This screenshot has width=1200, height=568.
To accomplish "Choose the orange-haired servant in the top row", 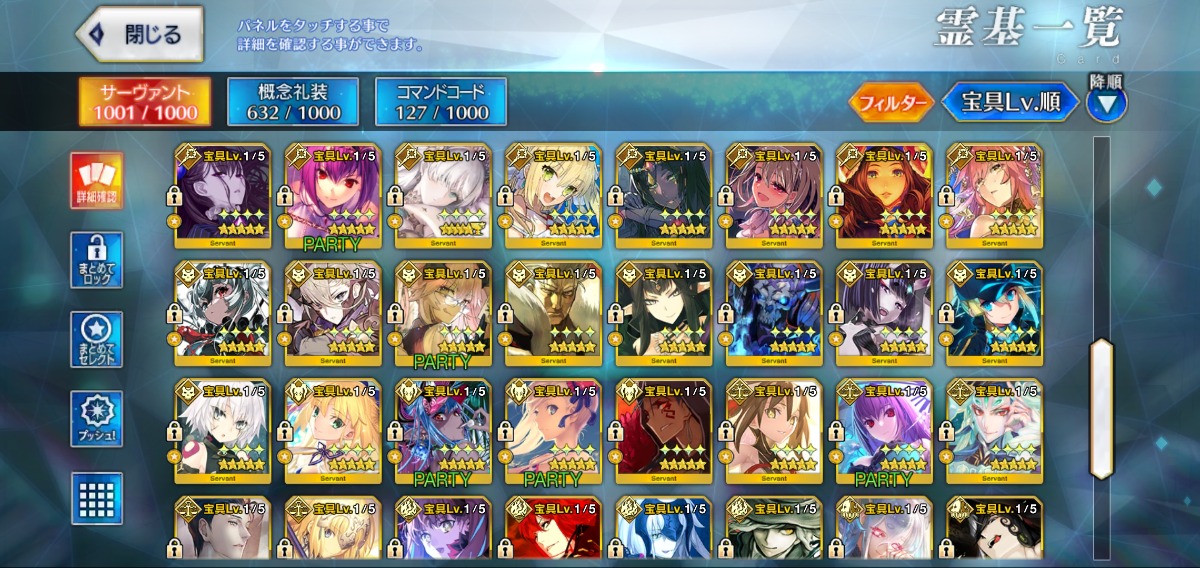I will (x=884, y=196).
